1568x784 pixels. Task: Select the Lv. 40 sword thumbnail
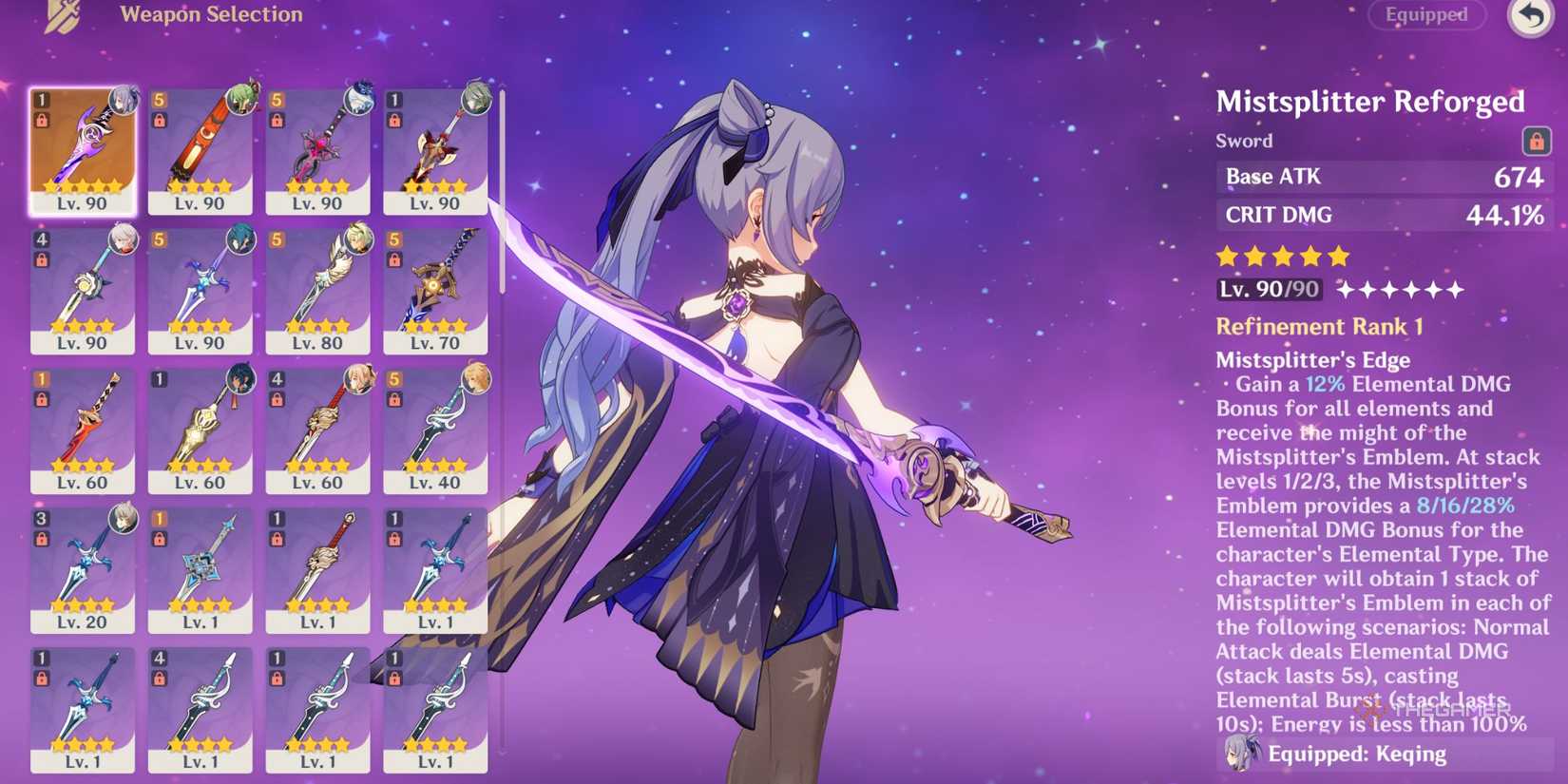pyautogui.click(x=435, y=428)
